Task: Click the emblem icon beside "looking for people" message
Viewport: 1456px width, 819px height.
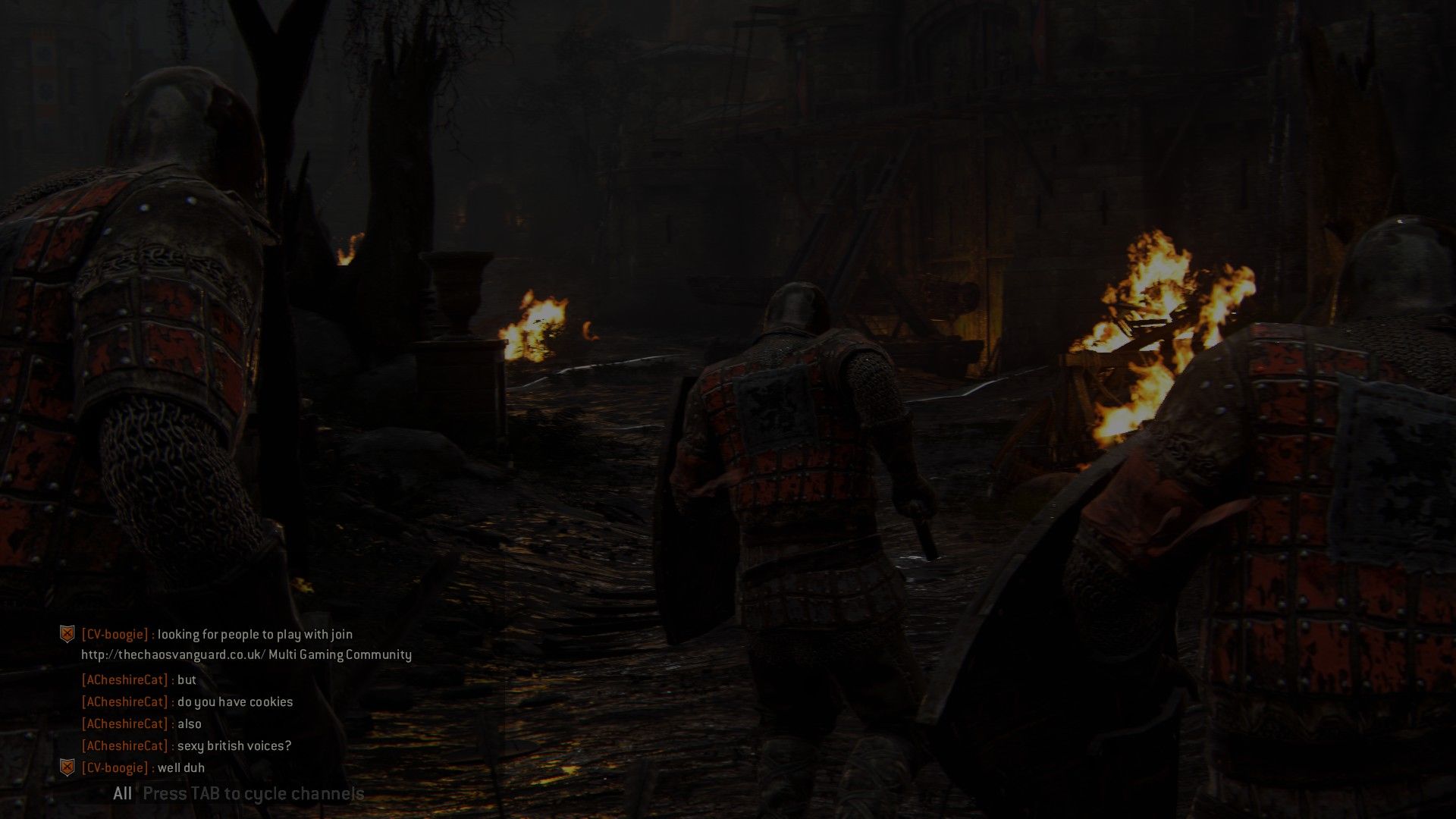Action: coord(67,634)
